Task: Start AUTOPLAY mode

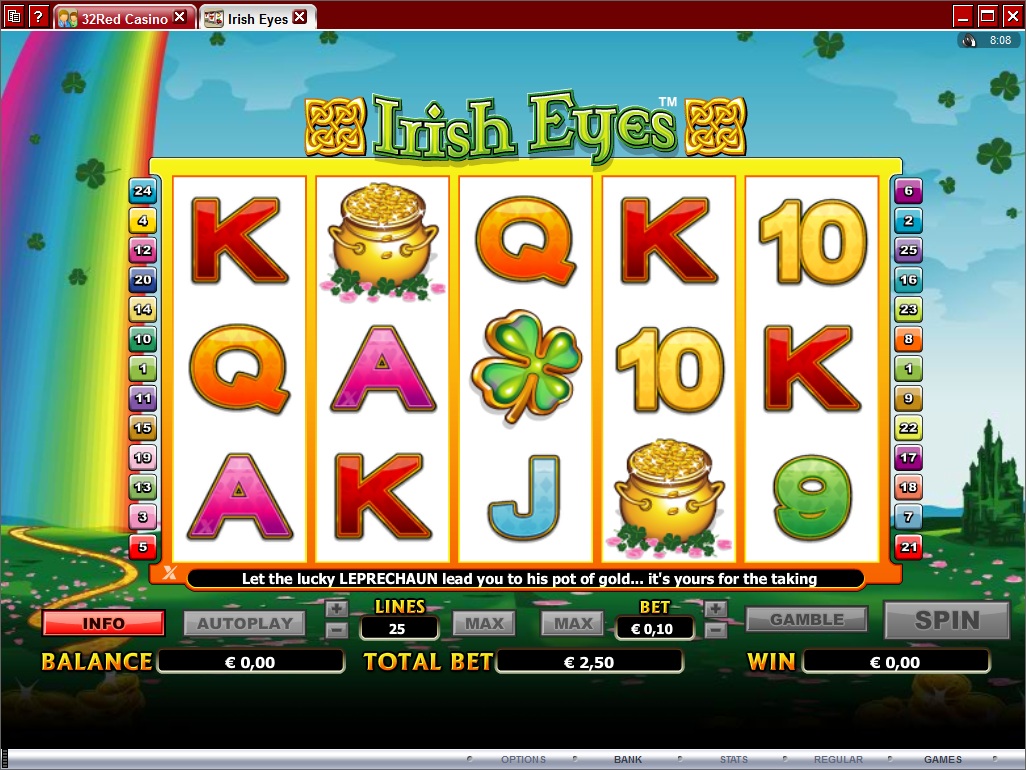Action: pos(245,623)
